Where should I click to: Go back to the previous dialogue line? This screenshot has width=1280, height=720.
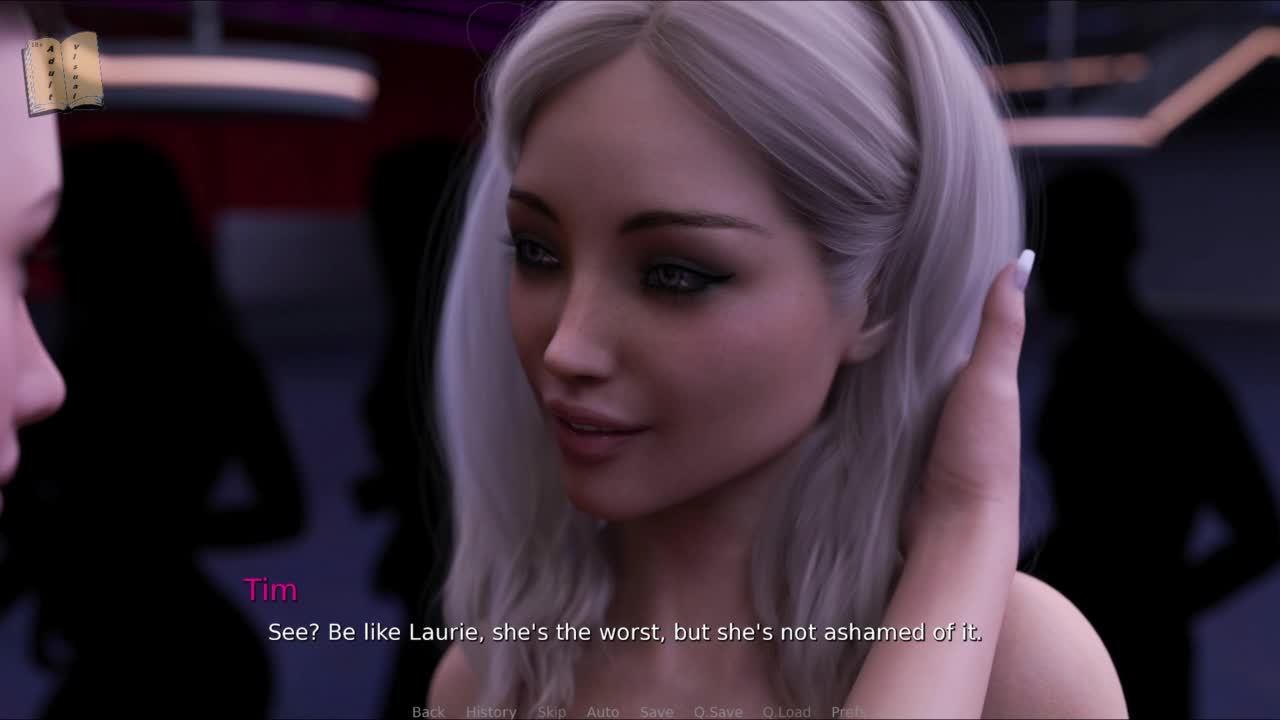tap(428, 712)
